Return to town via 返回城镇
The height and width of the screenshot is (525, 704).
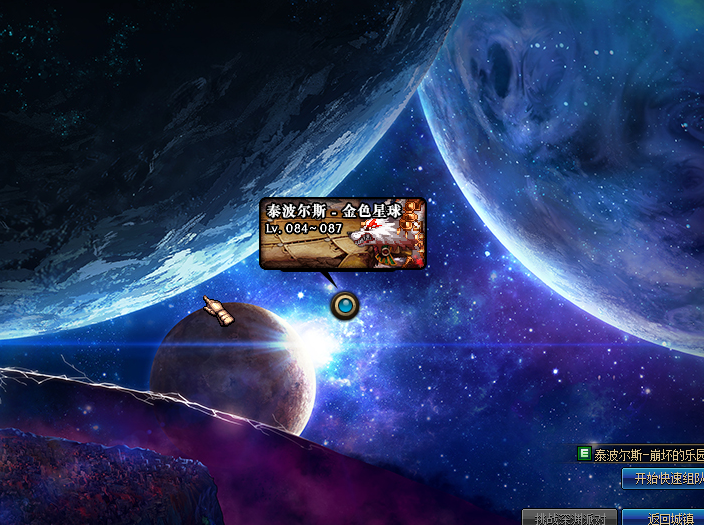[x=664, y=518]
